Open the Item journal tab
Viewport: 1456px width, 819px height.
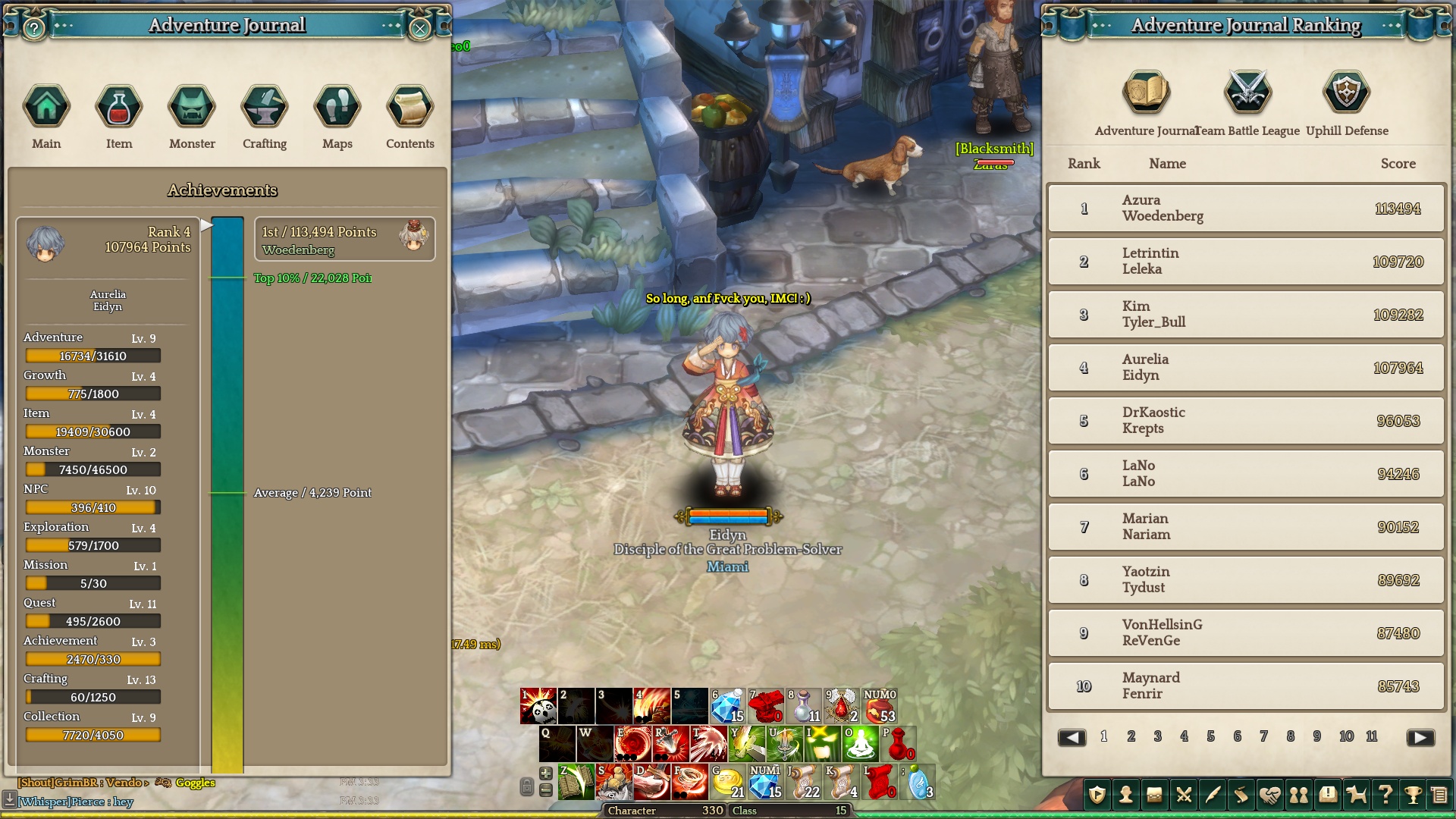[x=119, y=107]
